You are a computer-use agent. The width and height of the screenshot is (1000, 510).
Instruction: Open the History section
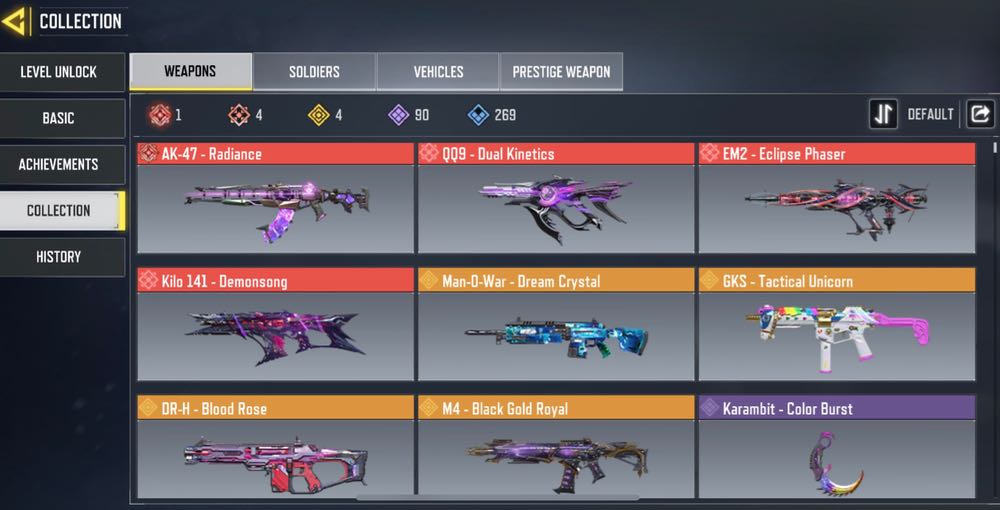coord(59,257)
